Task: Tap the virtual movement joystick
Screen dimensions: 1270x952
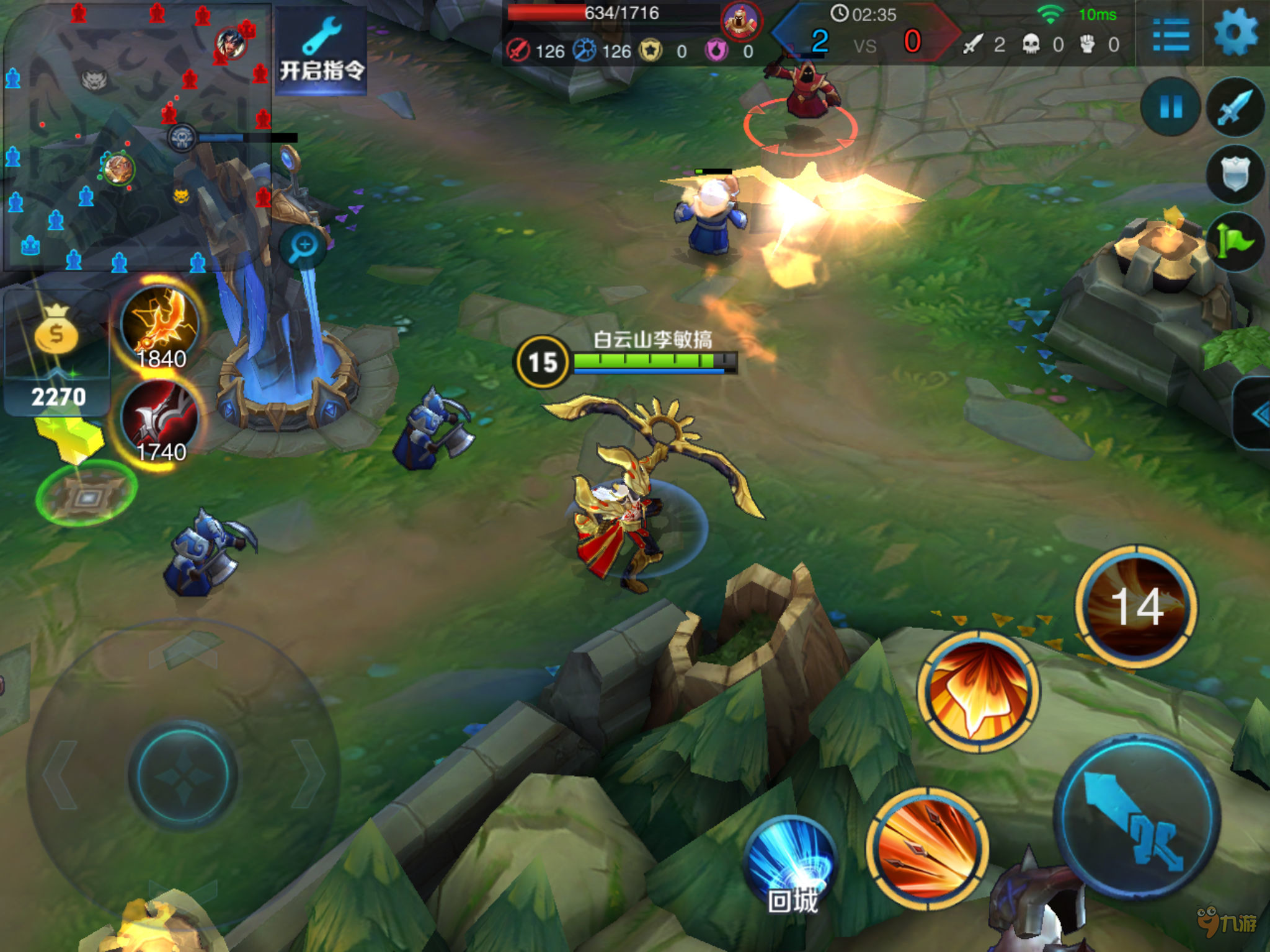Action: point(183,775)
